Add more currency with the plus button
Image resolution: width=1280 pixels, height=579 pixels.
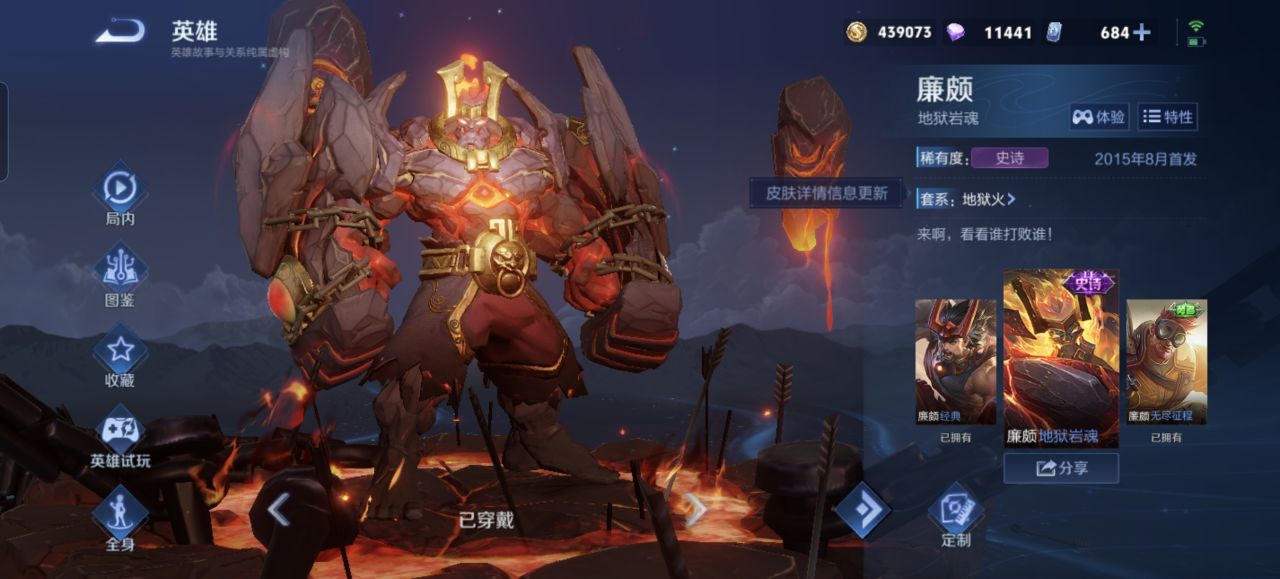click(1142, 32)
